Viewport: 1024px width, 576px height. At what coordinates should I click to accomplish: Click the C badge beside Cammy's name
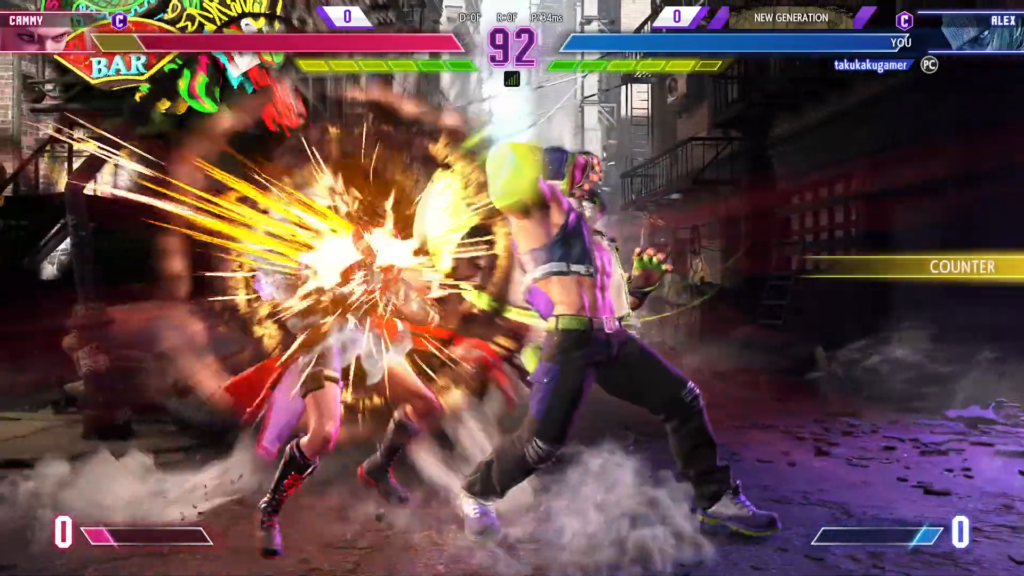pos(120,20)
